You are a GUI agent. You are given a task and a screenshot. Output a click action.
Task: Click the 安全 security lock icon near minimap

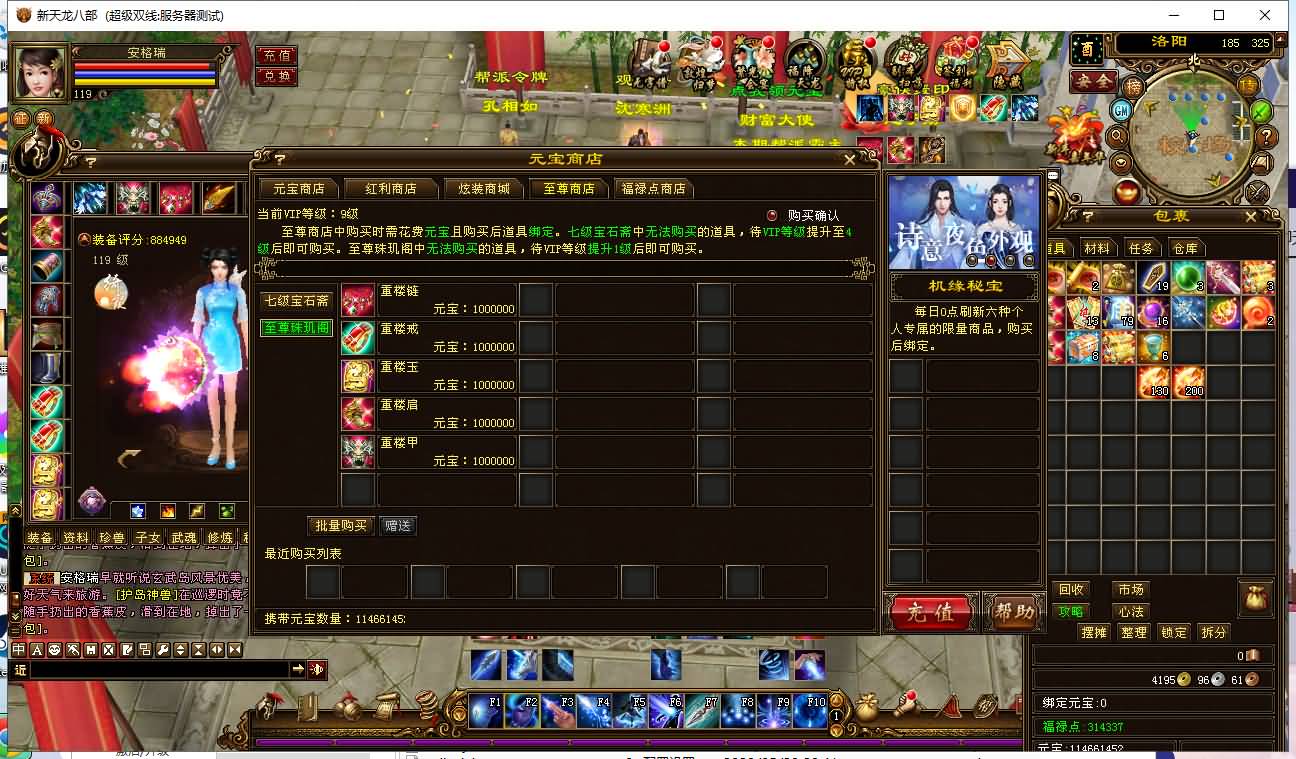click(x=1093, y=81)
